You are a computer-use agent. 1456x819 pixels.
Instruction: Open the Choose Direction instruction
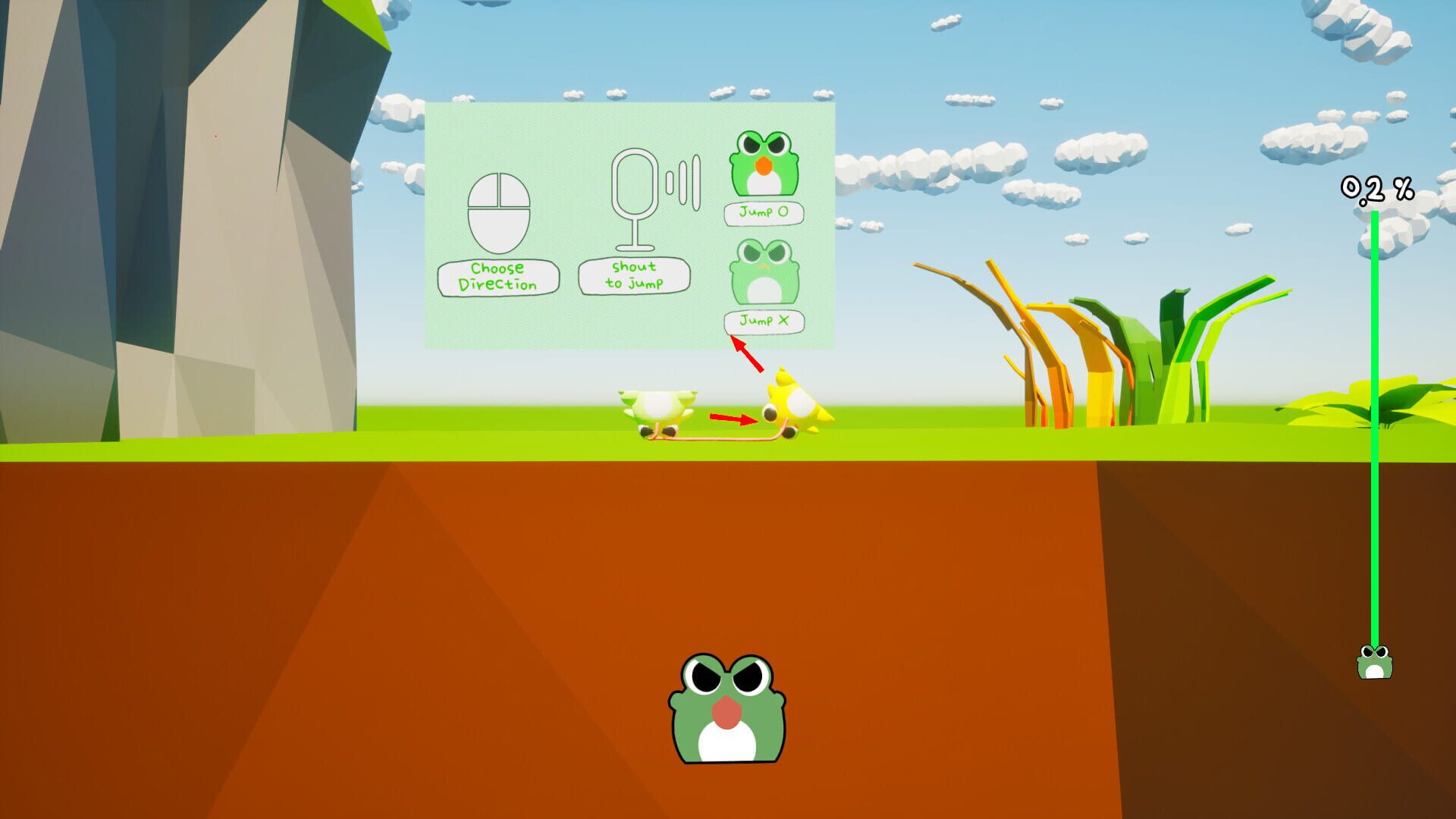tap(500, 277)
